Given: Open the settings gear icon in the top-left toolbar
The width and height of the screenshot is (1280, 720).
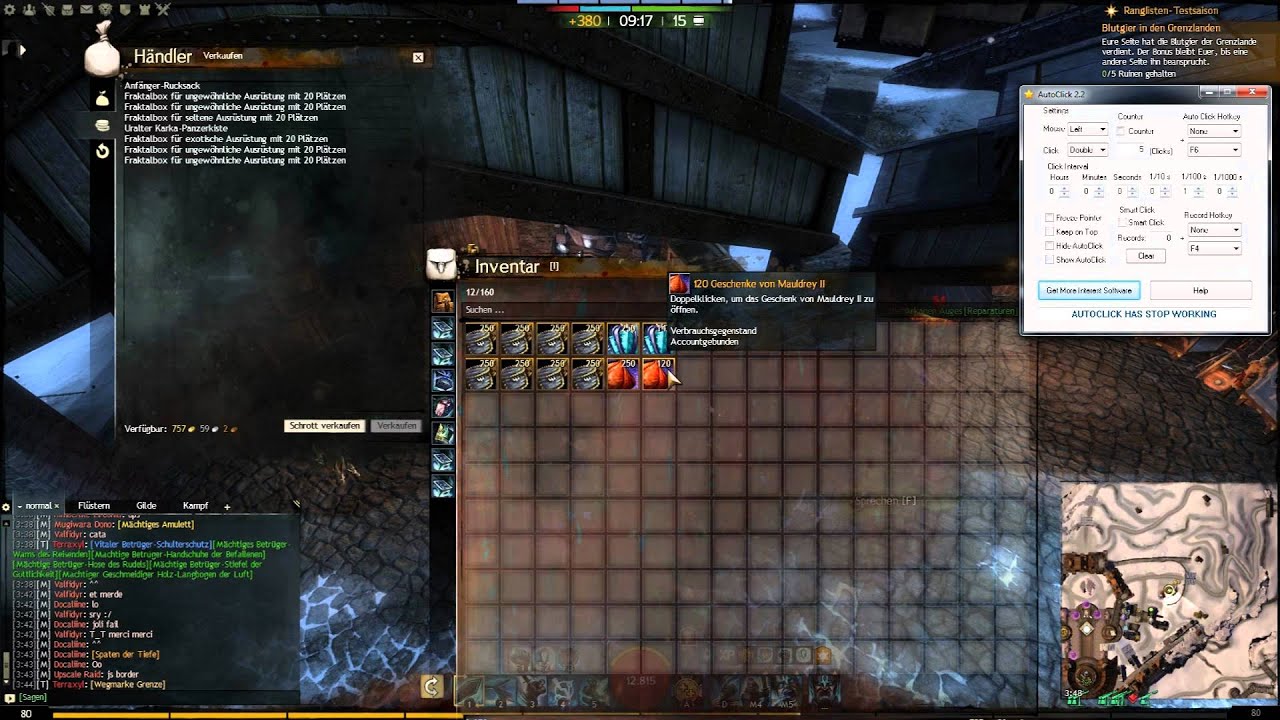Looking at the screenshot, I should [10, 9].
